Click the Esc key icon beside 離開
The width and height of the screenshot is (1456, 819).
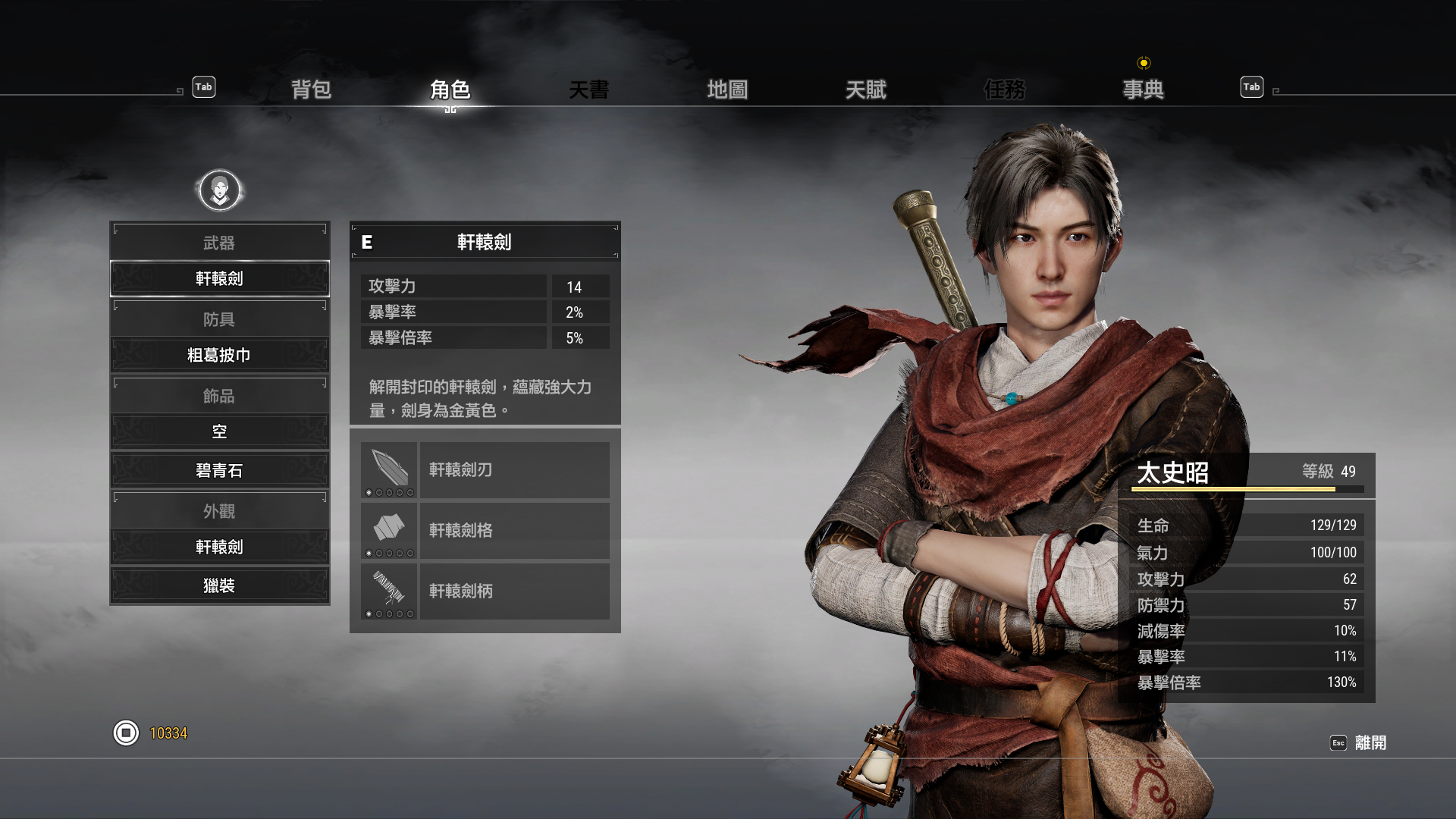(1338, 743)
